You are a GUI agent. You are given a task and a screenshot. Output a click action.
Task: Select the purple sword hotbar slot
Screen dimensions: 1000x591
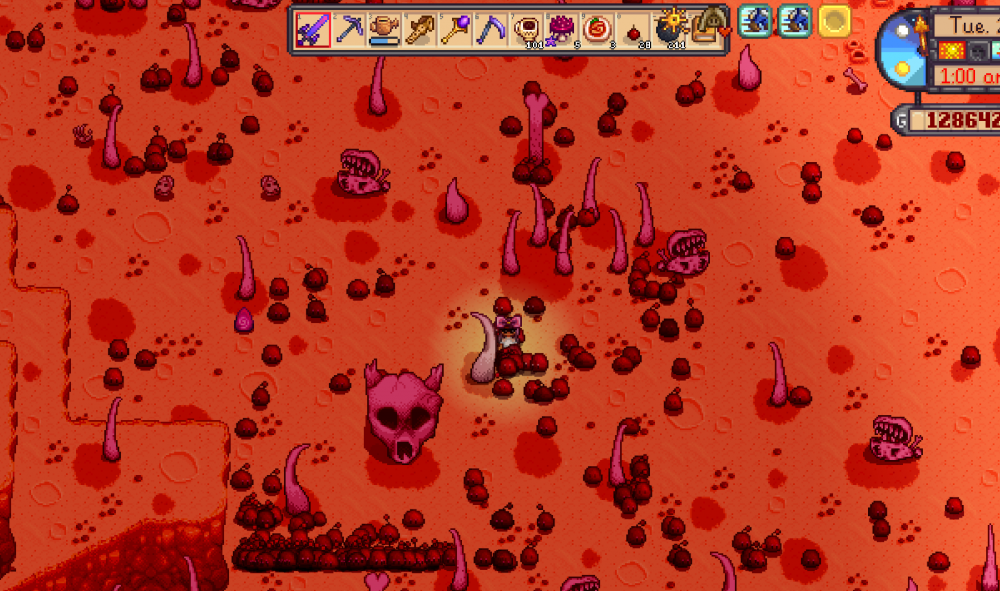point(313,29)
